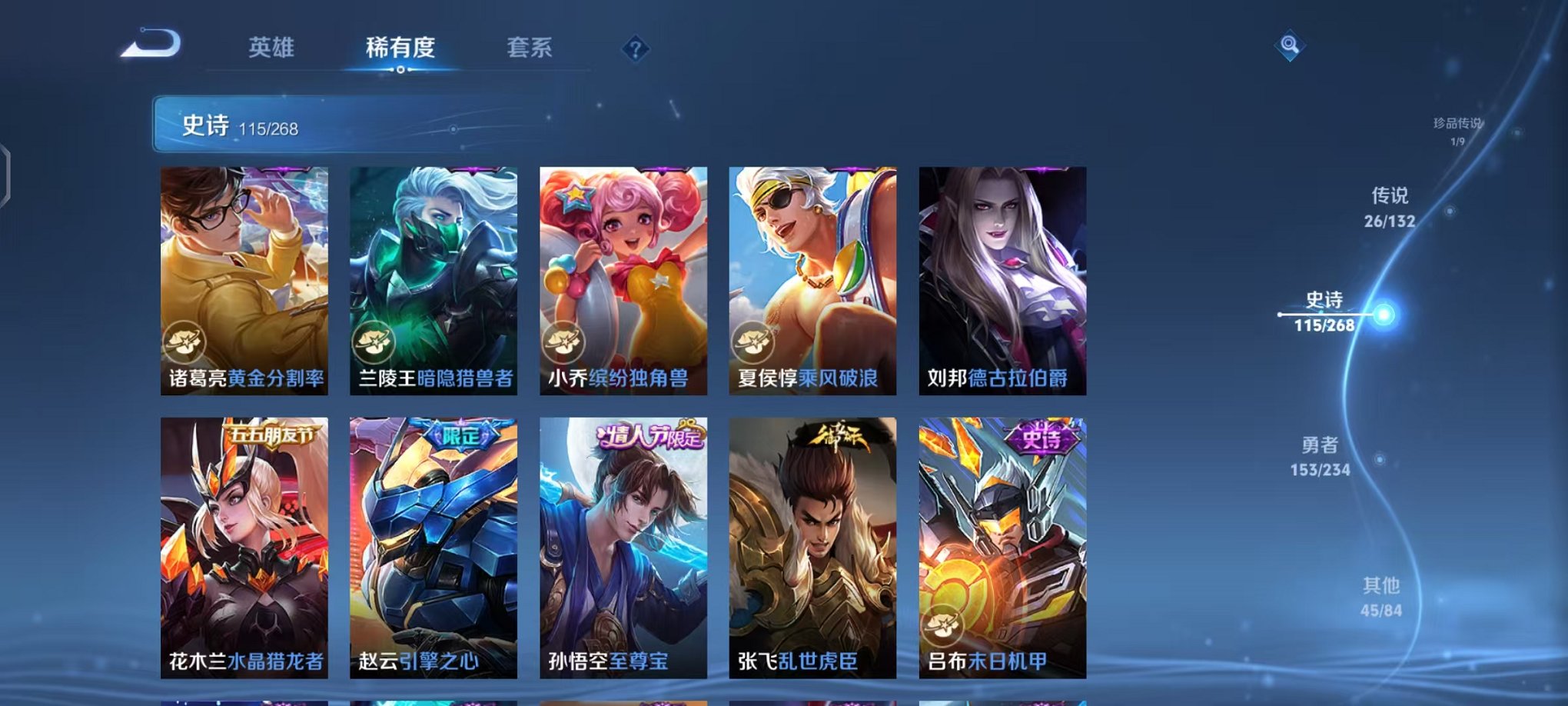Open help using the diamond question mark icon
The image size is (1568, 706).
(x=634, y=49)
